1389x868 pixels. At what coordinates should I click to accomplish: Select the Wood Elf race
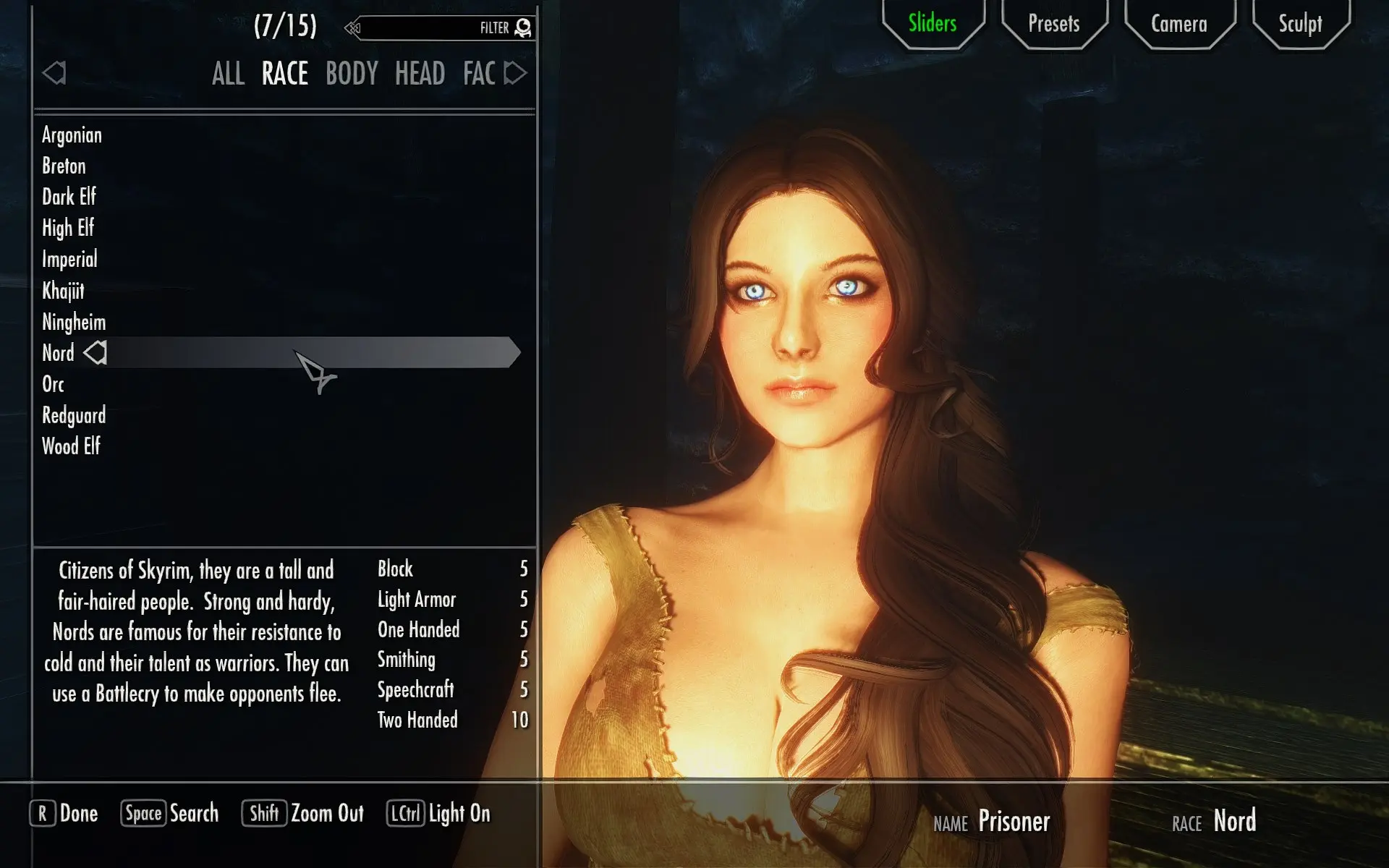[72, 446]
